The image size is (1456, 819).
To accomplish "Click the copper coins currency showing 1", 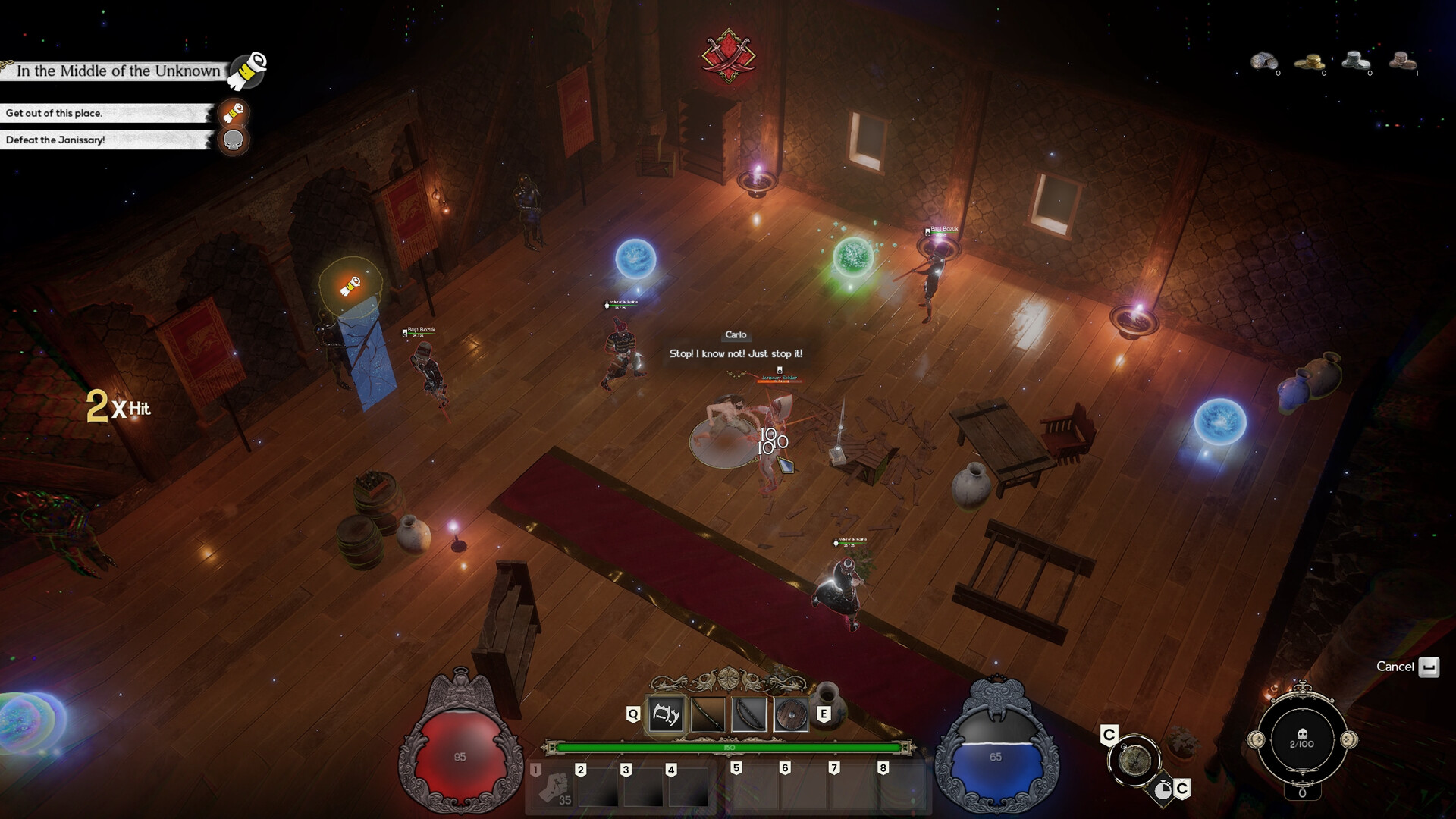I will [x=1403, y=61].
